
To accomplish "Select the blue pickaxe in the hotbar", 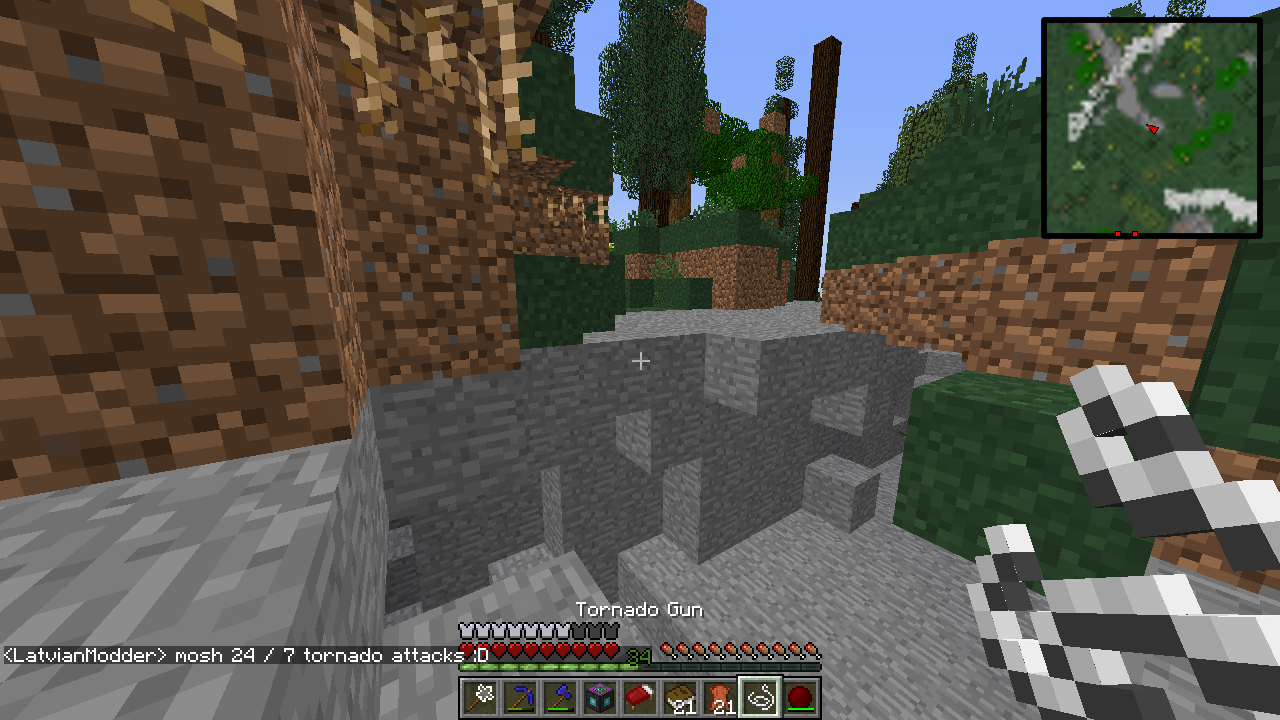I will (520, 697).
